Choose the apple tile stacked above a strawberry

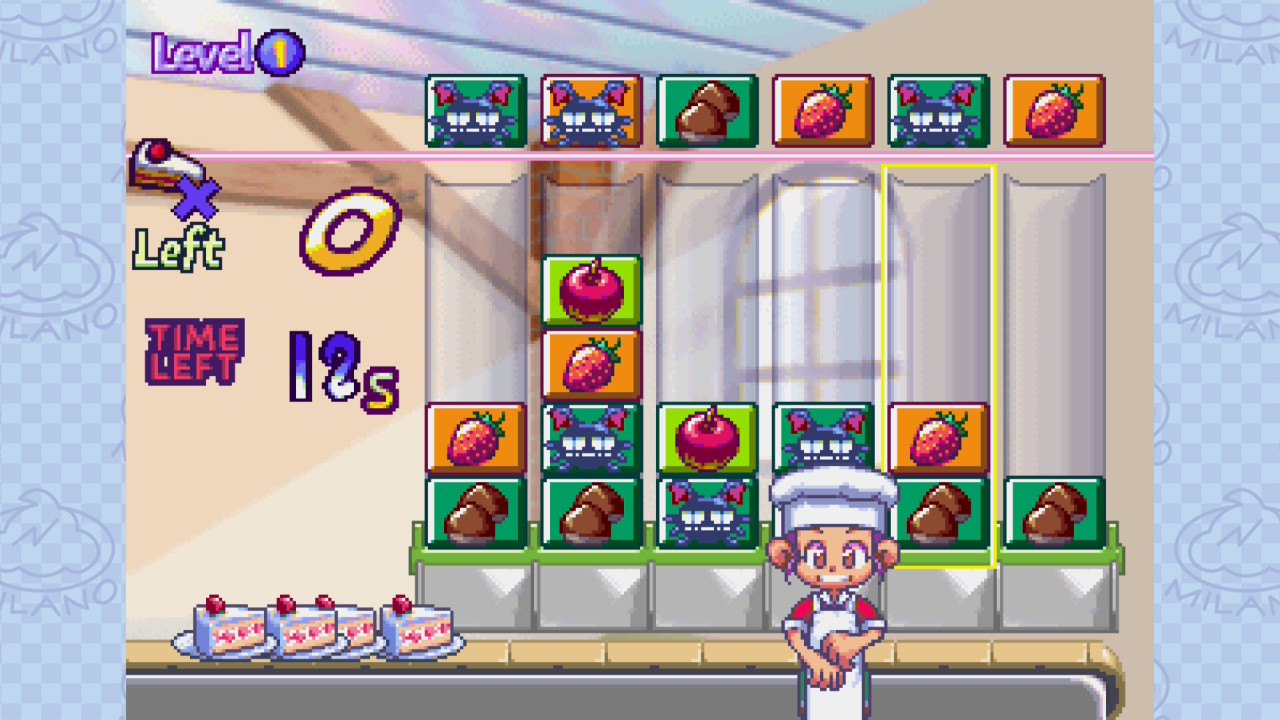(x=591, y=290)
